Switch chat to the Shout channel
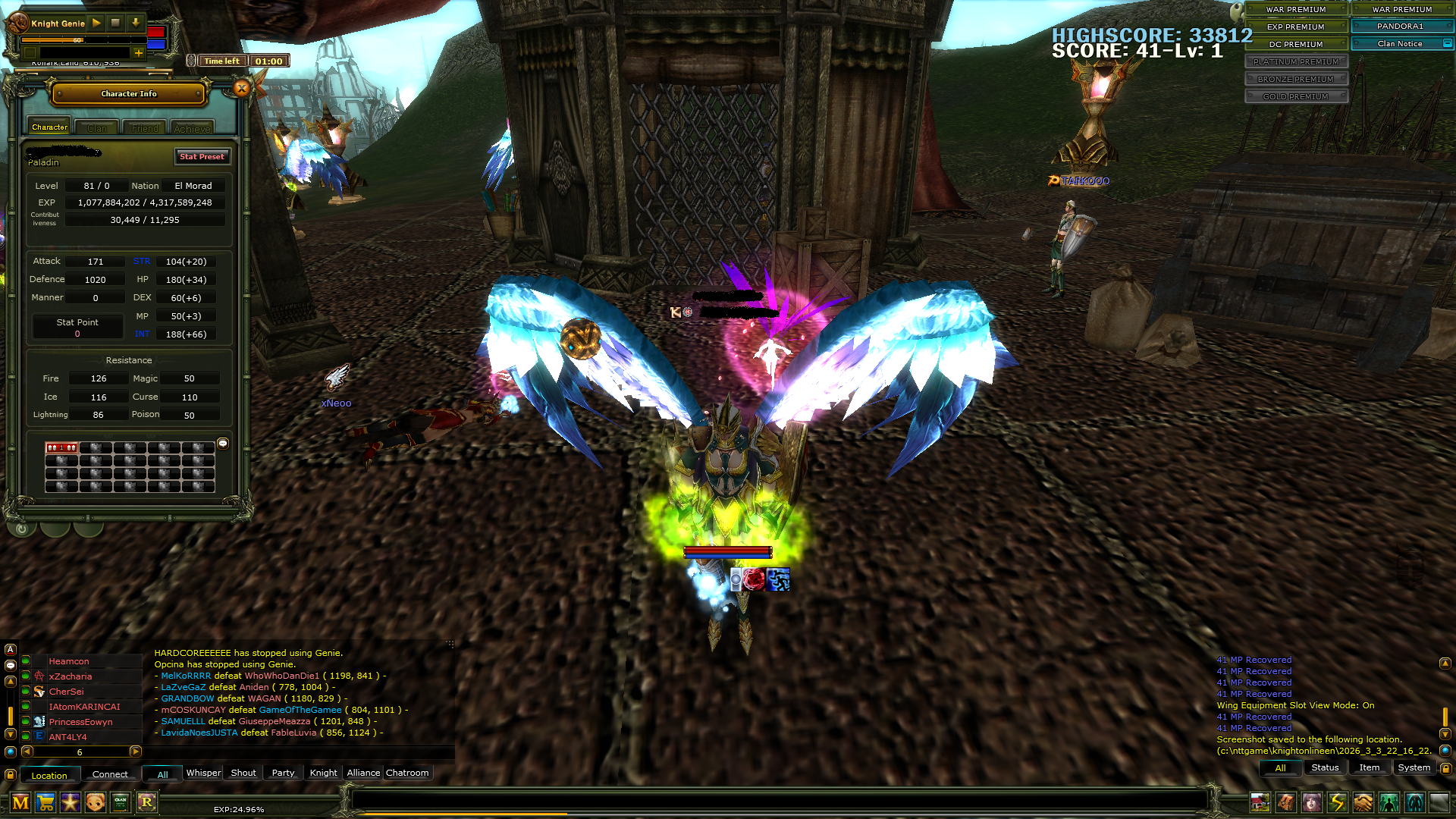The width and height of the screenshot is (1456, 819). [243, 773]
